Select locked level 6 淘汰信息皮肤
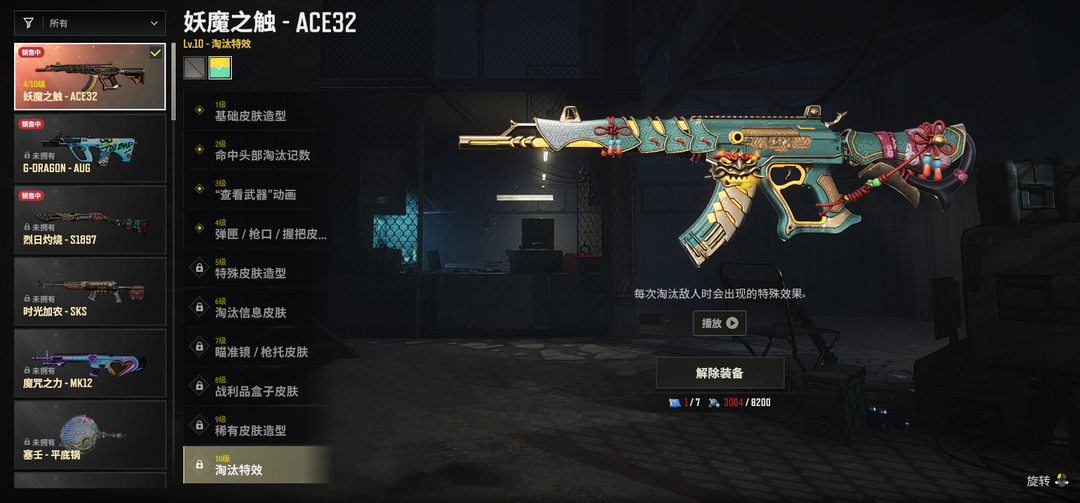This screenshot has width=1080, height=503. click(x=256, y=308)
